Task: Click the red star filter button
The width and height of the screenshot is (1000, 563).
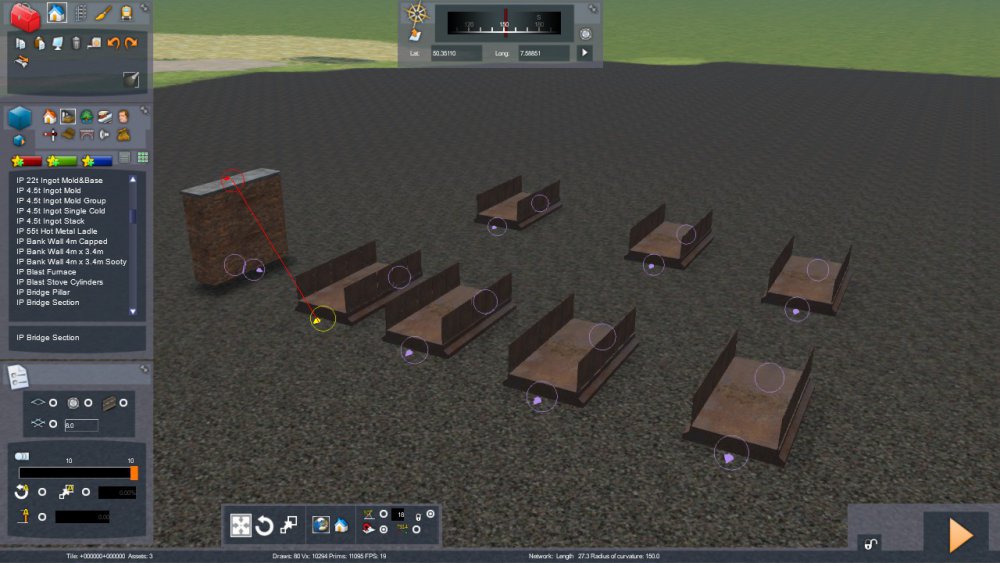Action: click(x=27, y=160)
